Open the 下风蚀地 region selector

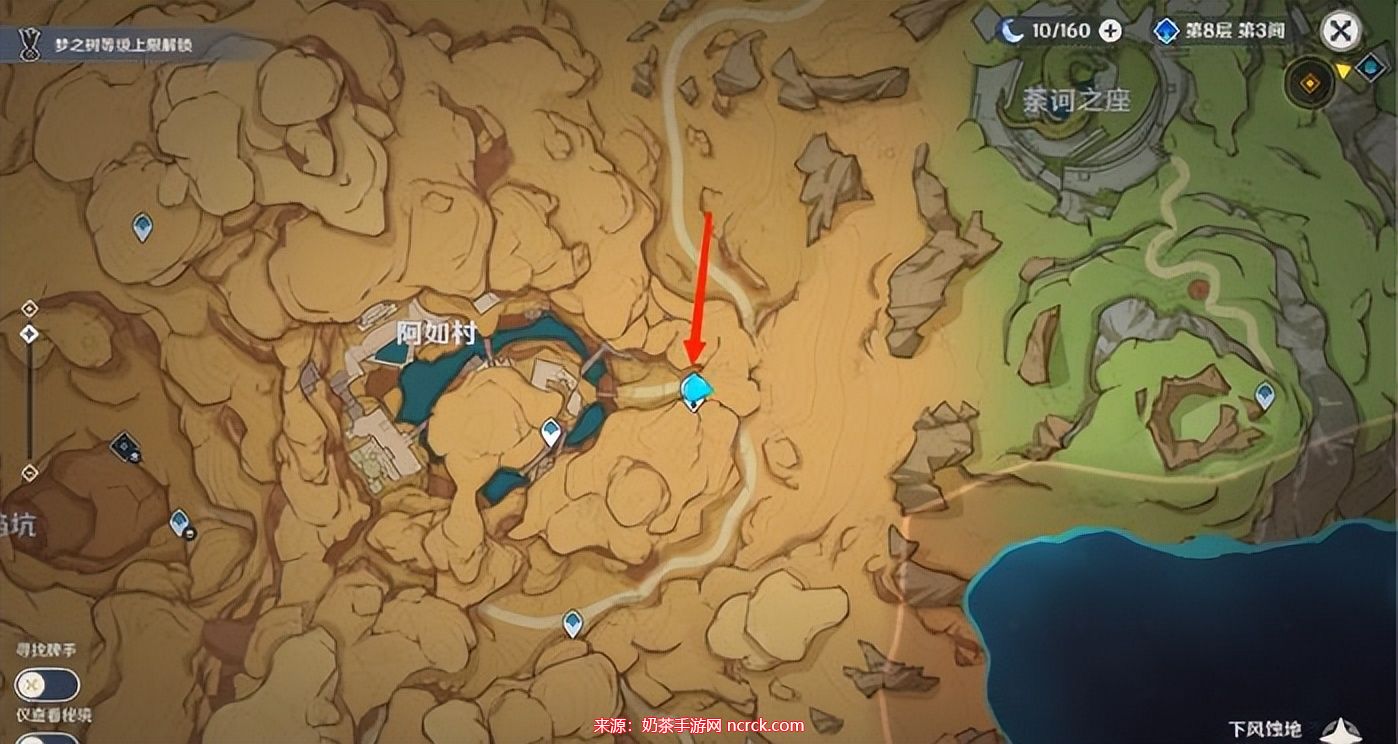(x=1290, y=729)
